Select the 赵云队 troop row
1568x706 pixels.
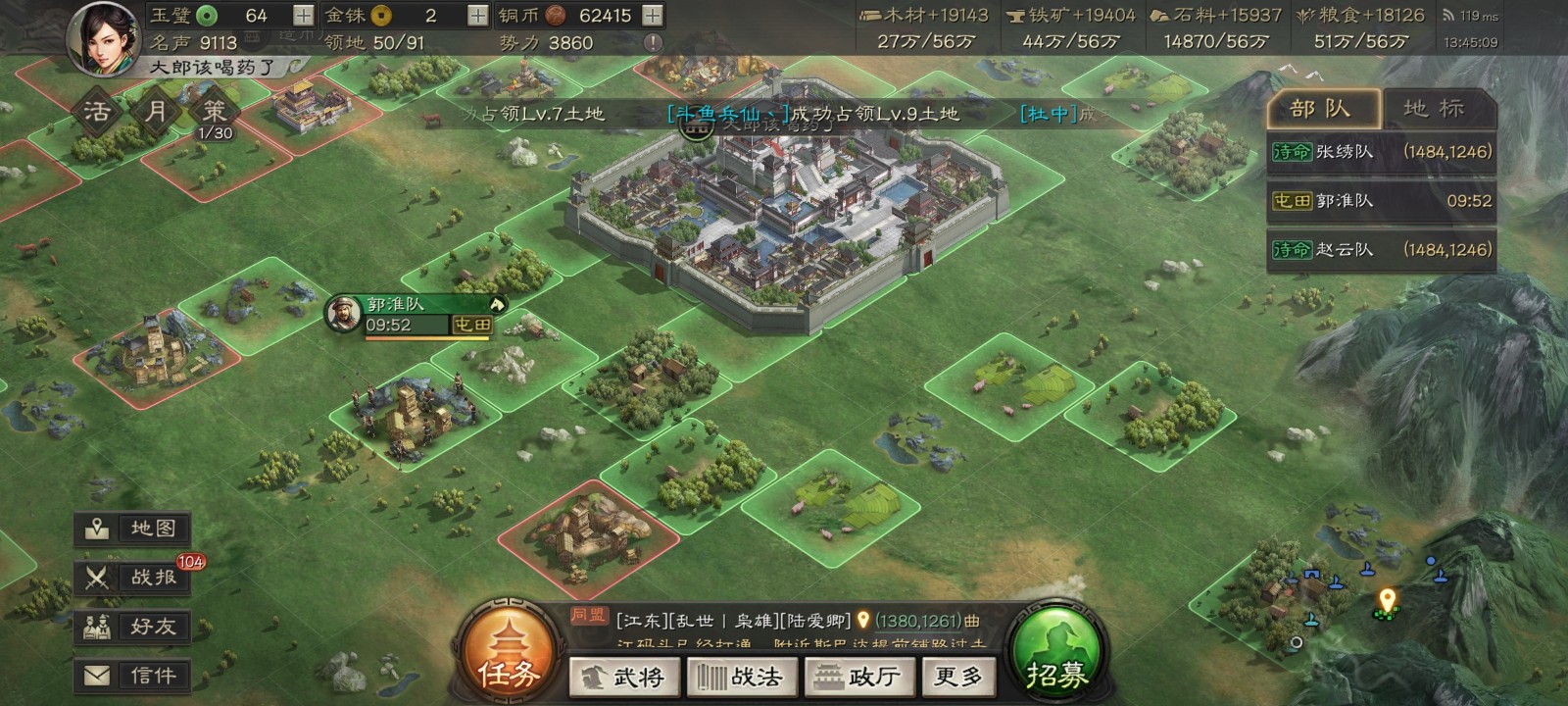[x=1381, y=250]
